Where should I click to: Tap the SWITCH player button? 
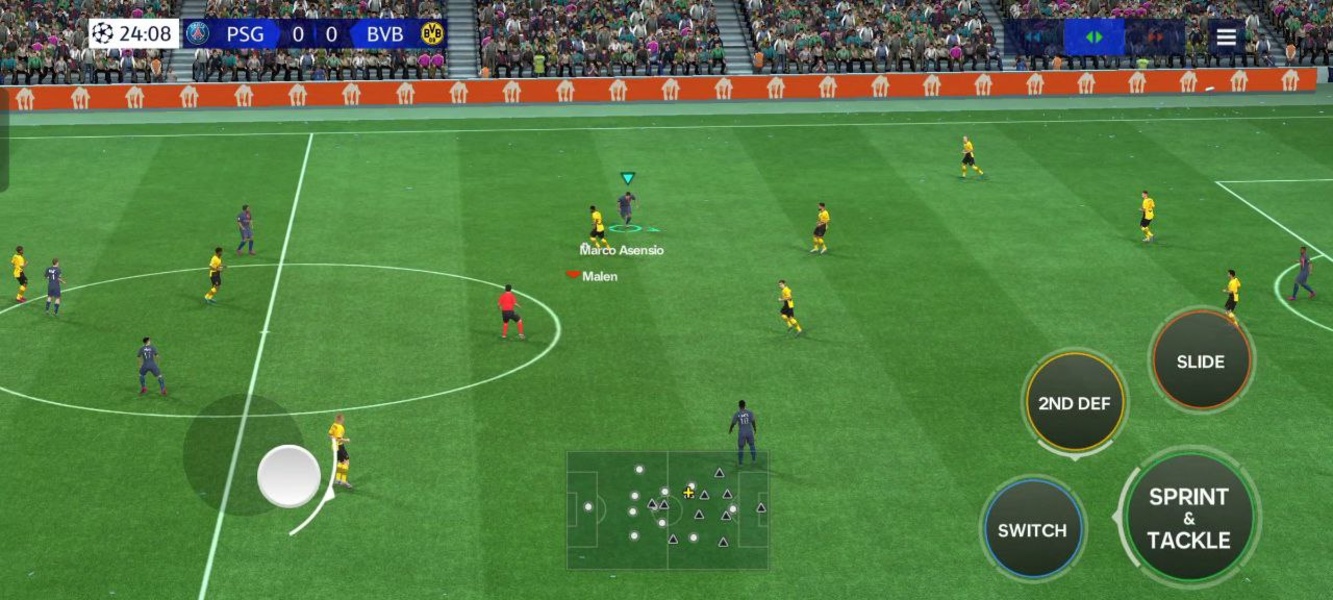pyautogui.click(x=1032, y=530)
